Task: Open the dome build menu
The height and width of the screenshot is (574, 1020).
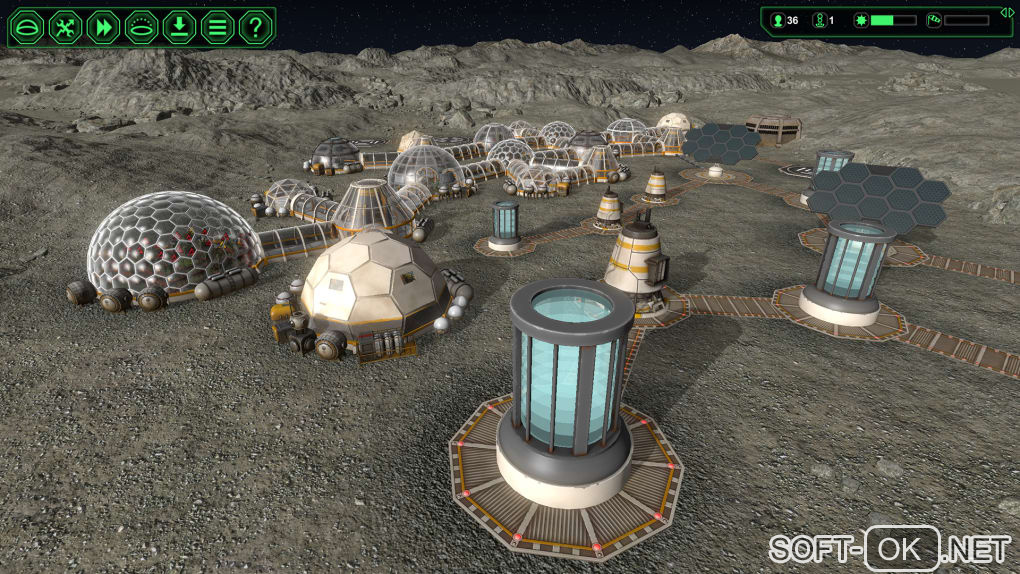Action: pyautogui.click(x=27, y=26)
